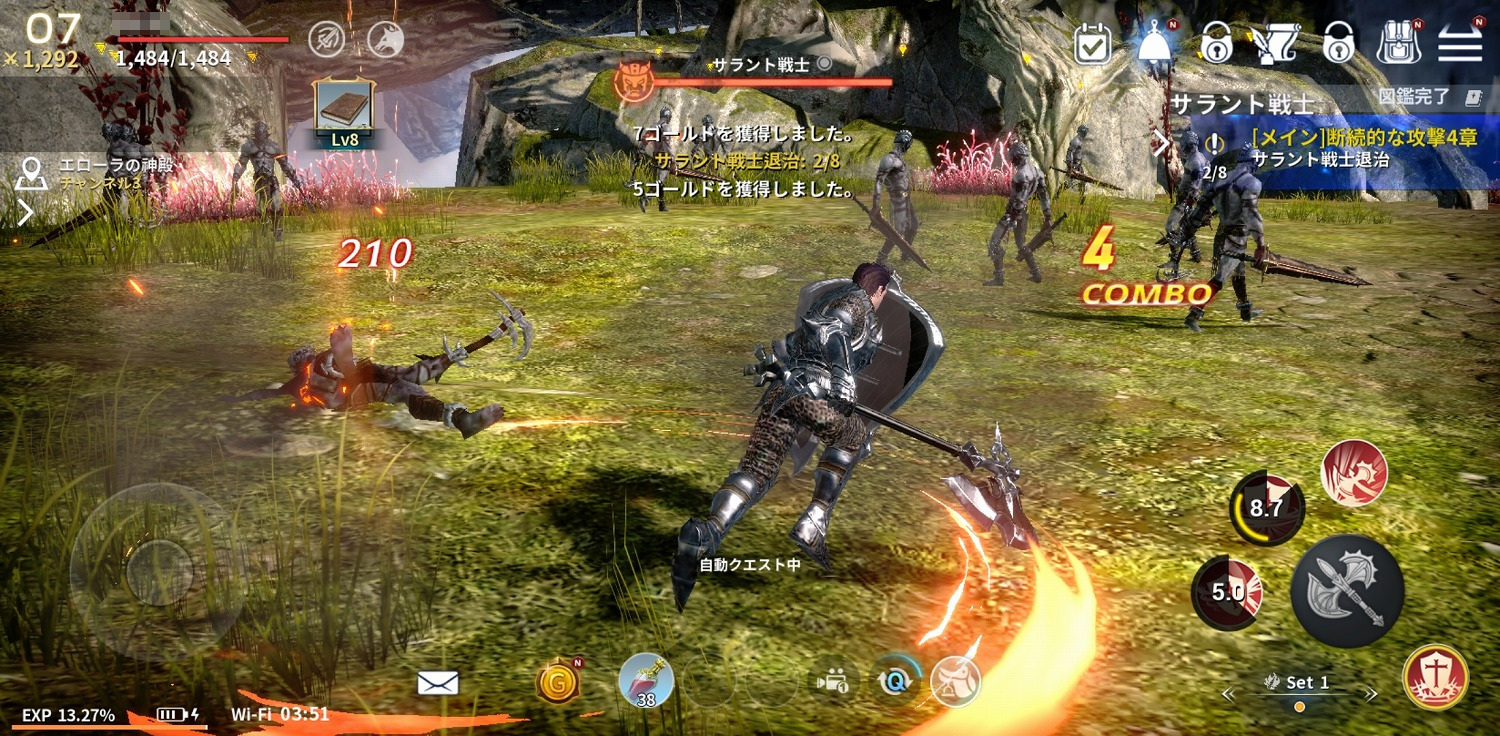
Task: Open the gold G coin shop
Action: (558, 683)
